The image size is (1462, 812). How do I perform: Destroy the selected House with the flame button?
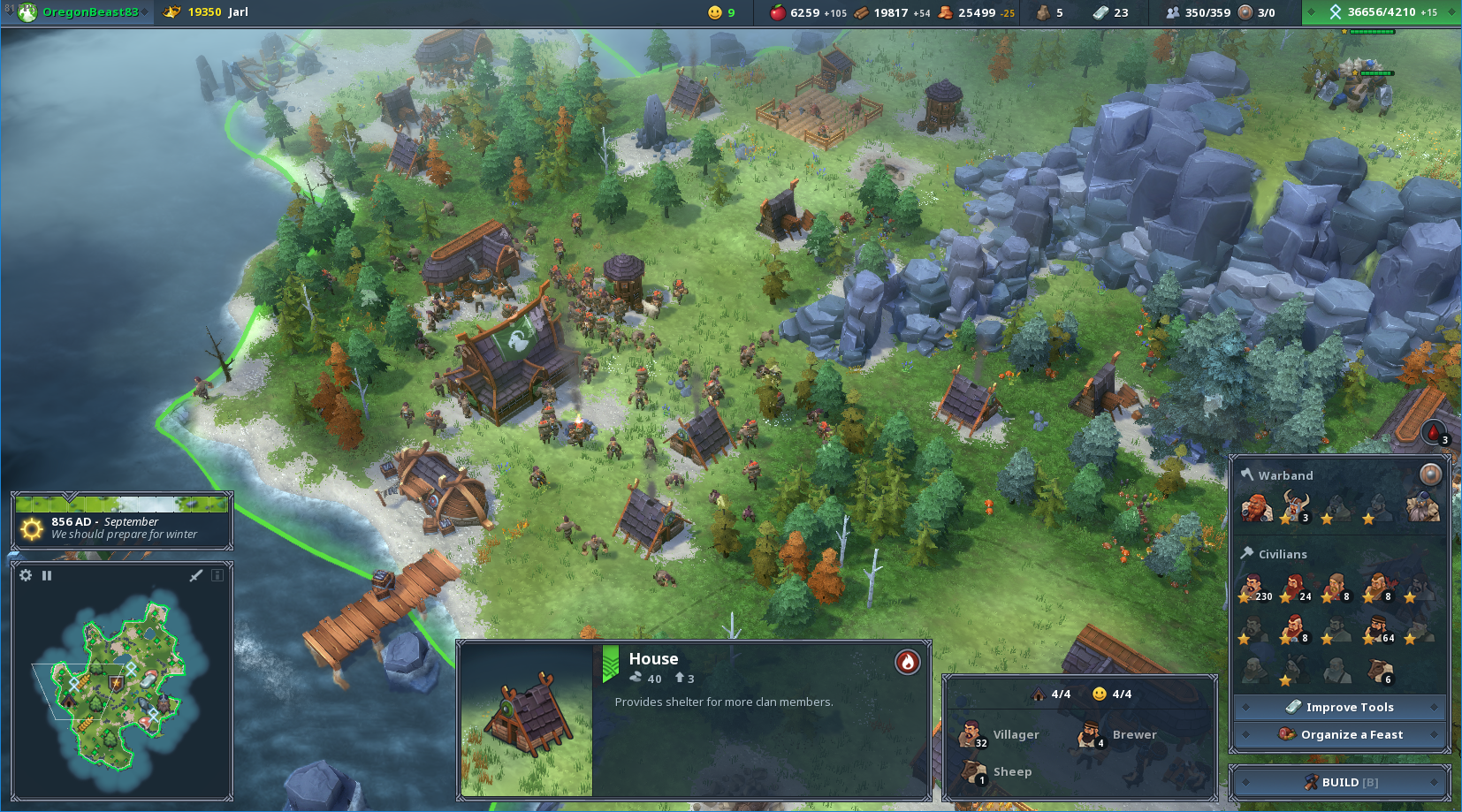[x=907, y=662]
